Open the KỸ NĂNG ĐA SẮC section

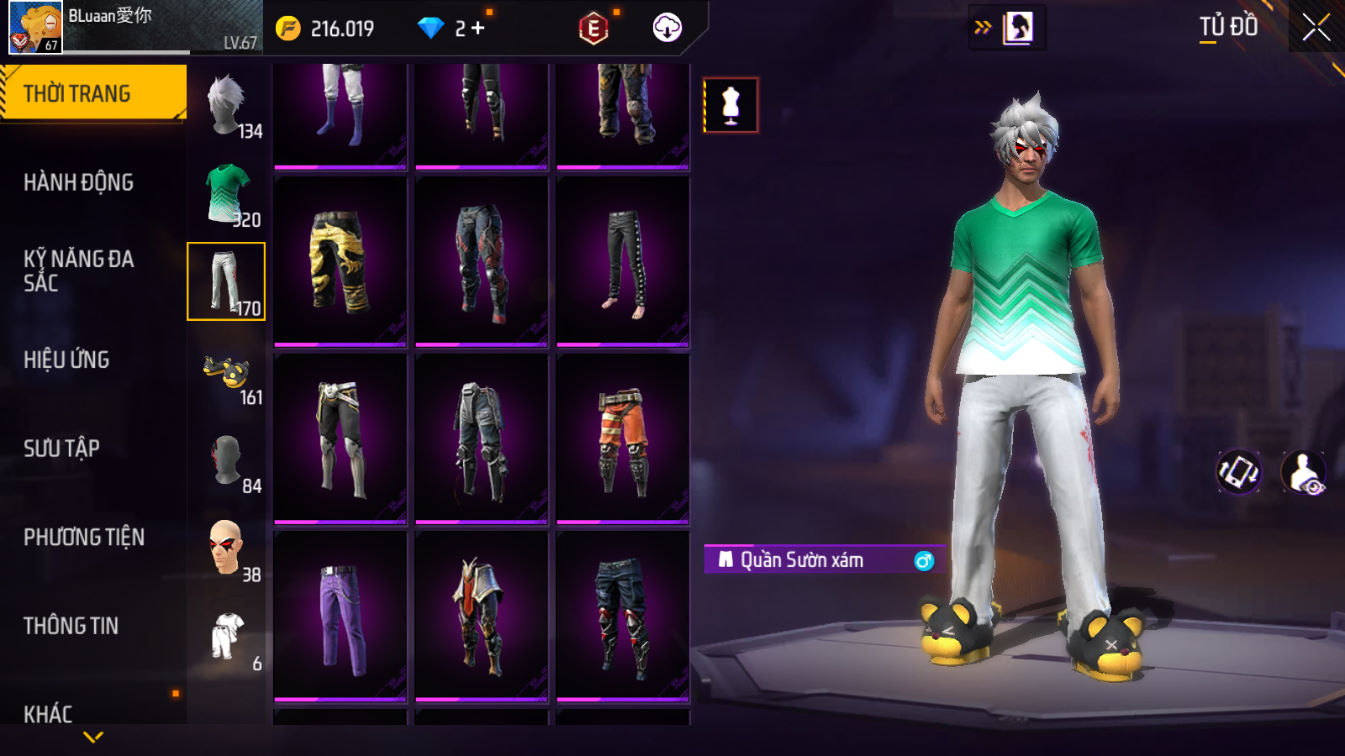79,271
